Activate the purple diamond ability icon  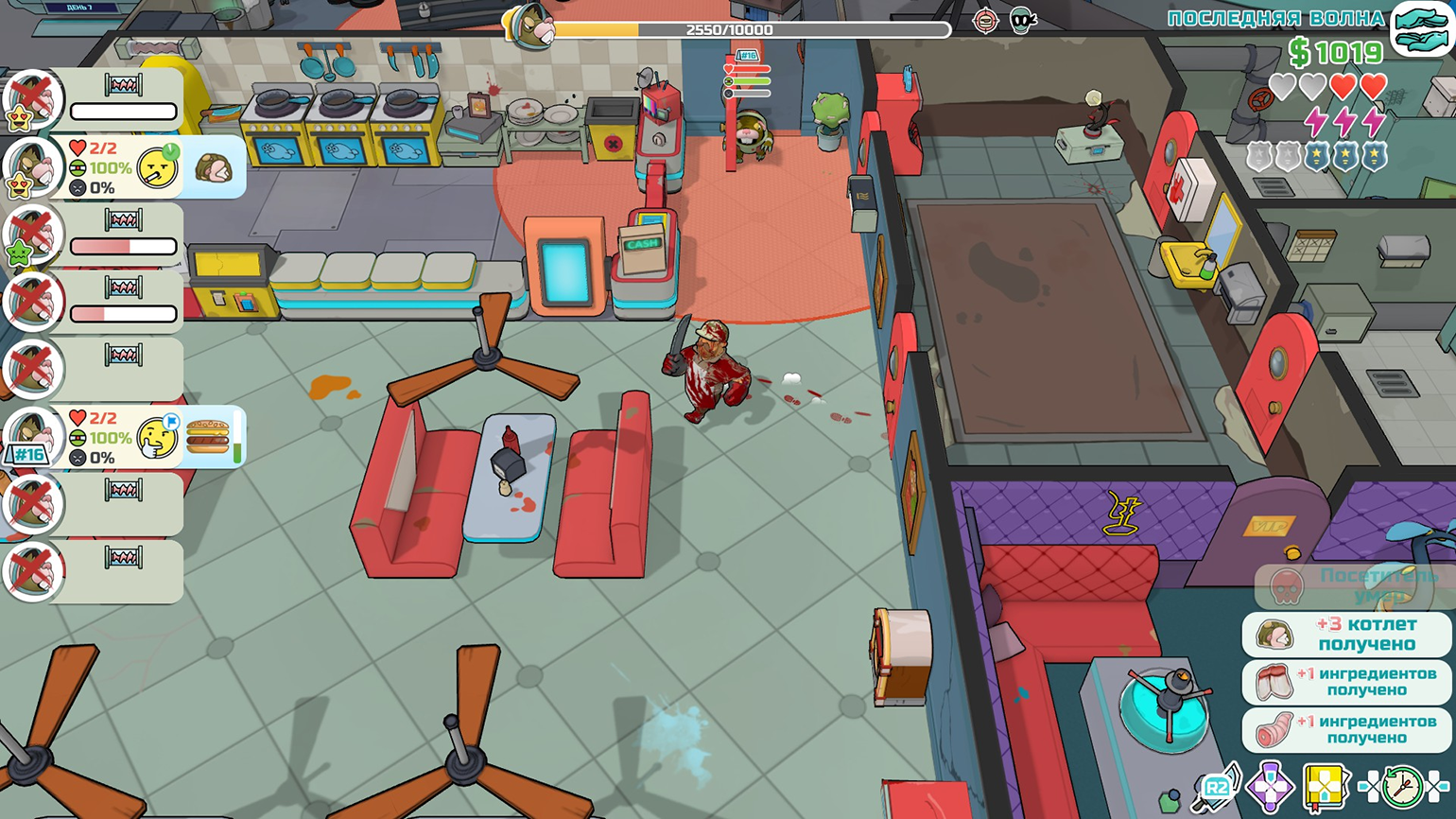click(1270, 787)
